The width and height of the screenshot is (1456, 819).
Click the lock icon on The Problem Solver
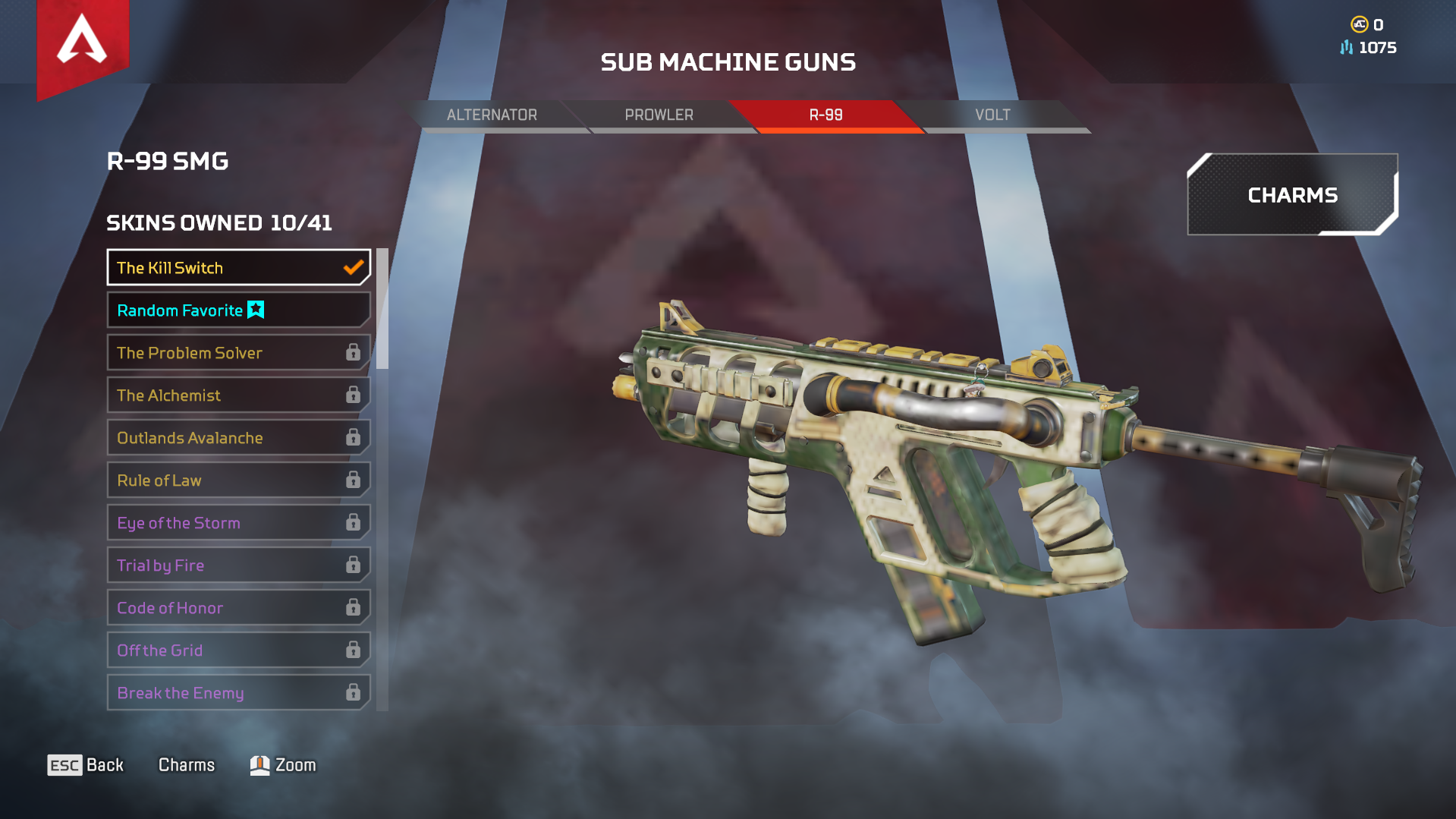click(x=352, y=352)
